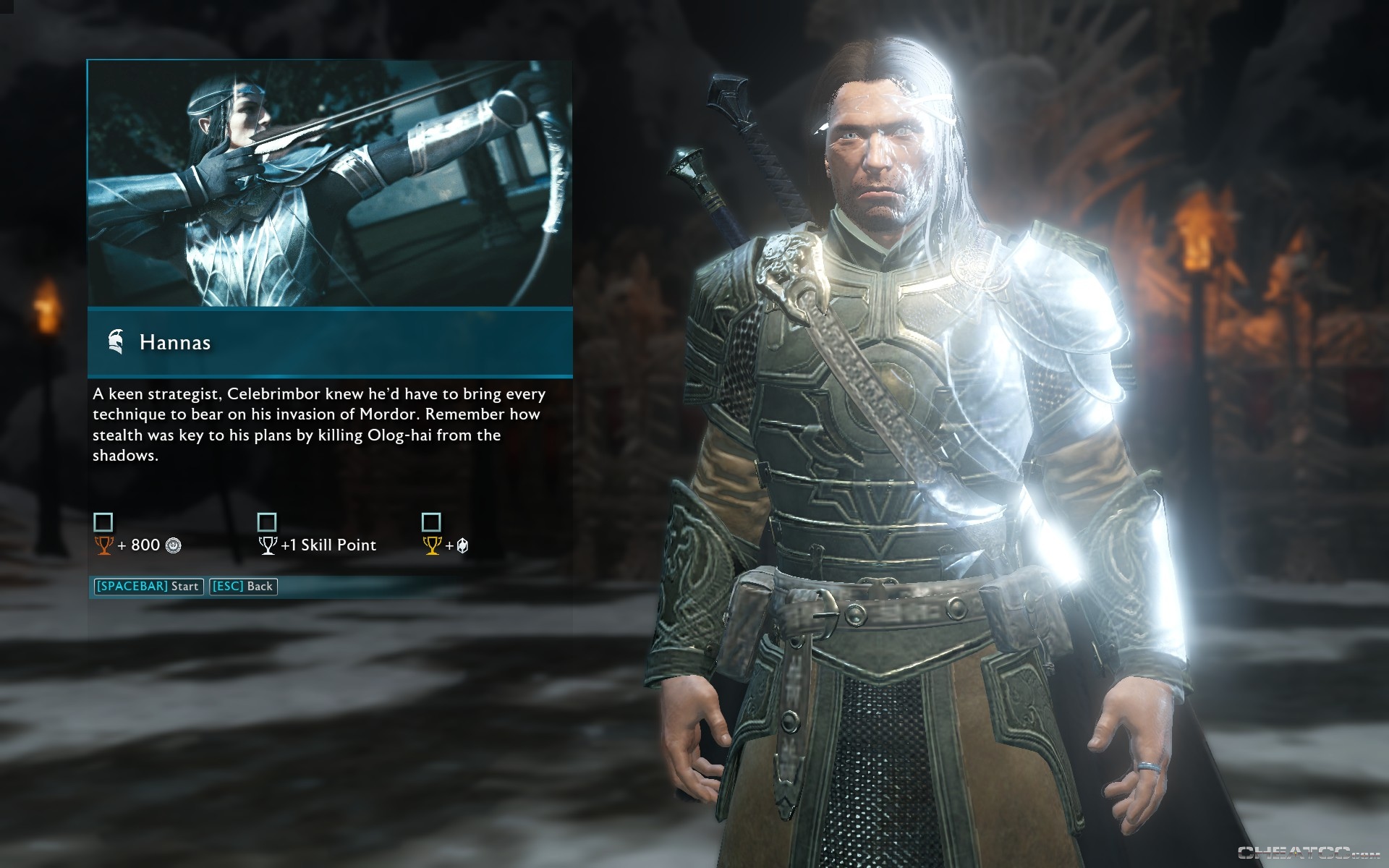
Task: Select the silver trophy next to Skill Point
Action: pyautogui.click(x=268, y=544)
